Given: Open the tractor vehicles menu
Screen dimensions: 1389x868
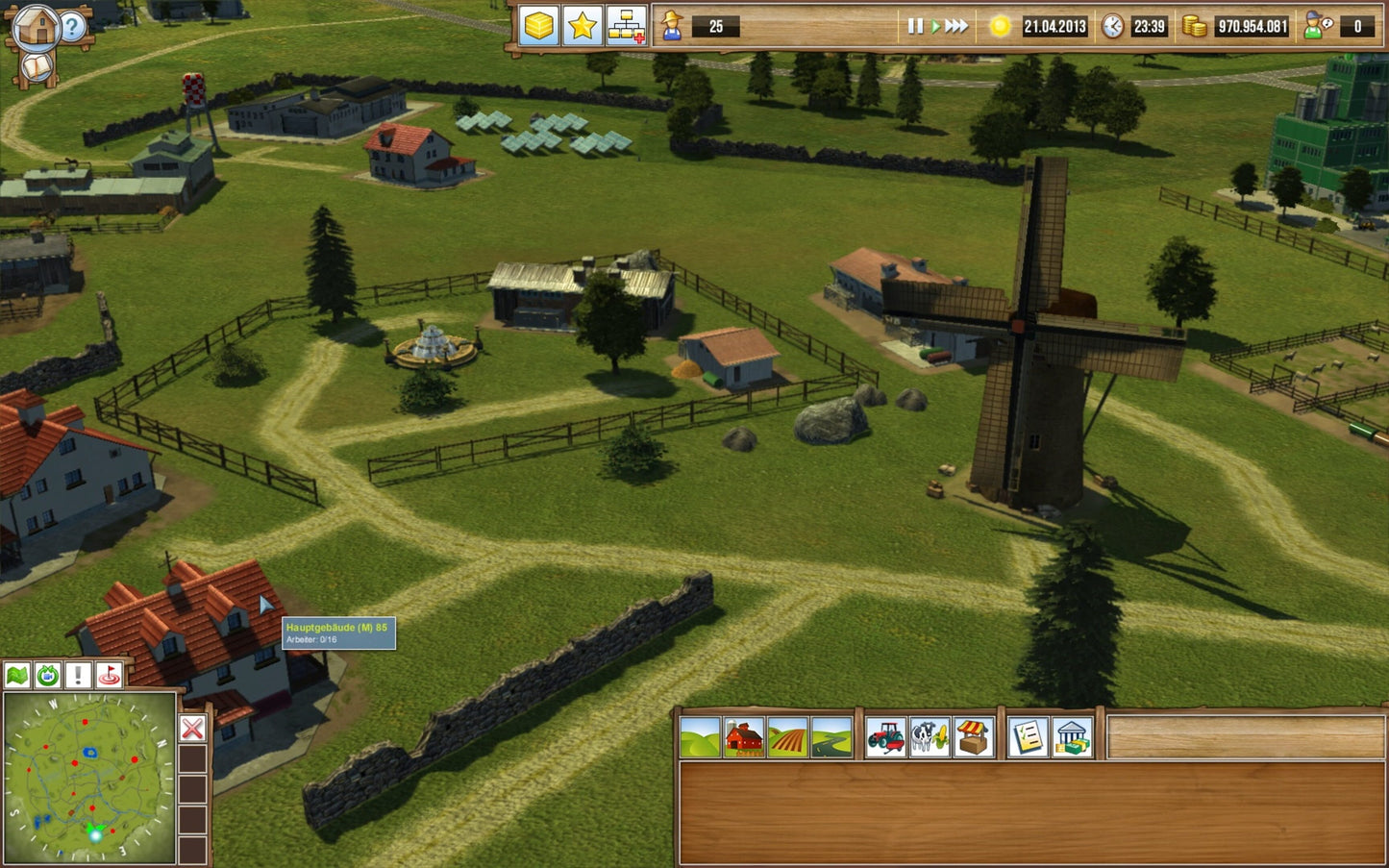Looking at the screenshot, I should [885, 736].
